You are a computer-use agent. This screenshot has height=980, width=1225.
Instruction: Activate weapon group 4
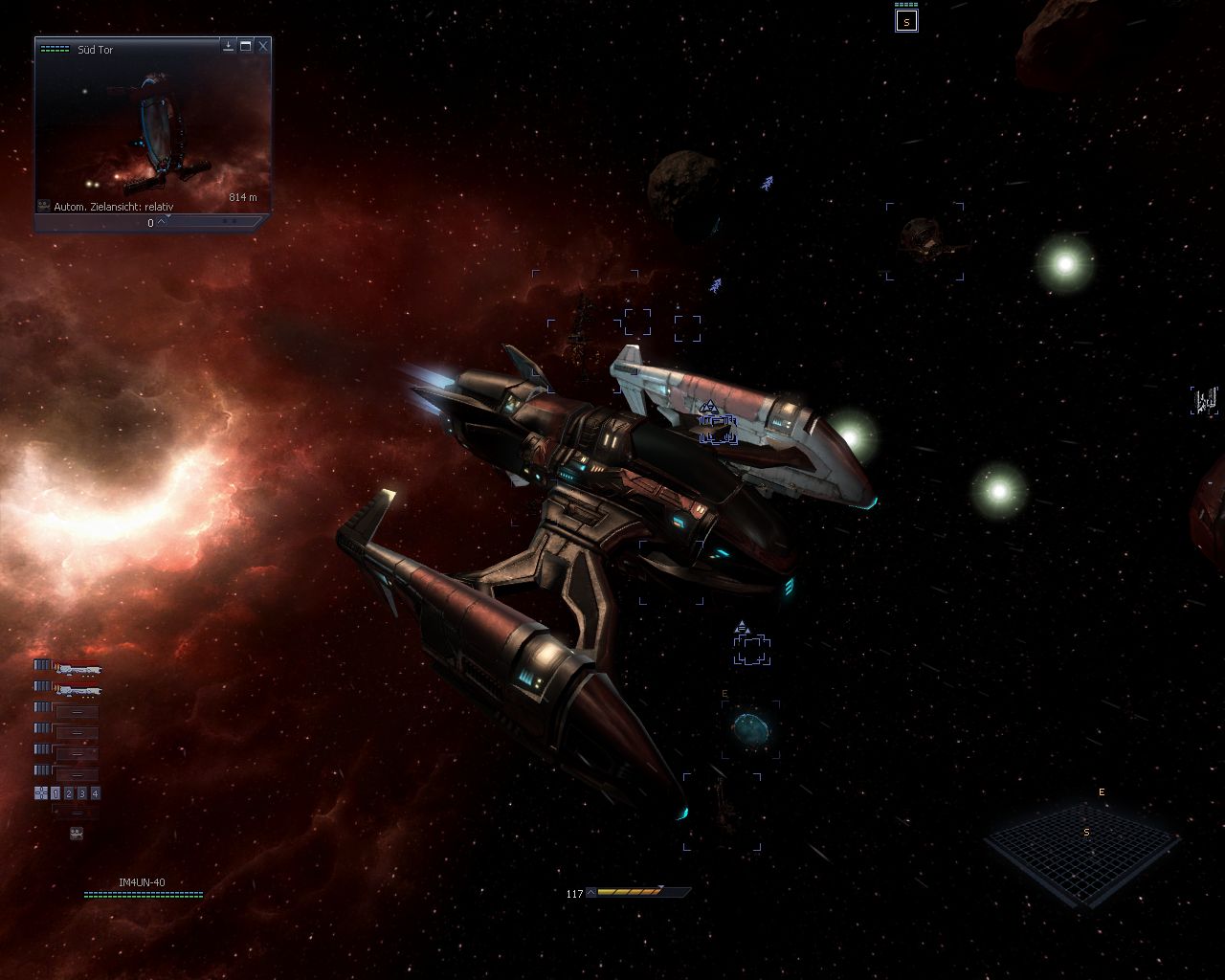96,793
